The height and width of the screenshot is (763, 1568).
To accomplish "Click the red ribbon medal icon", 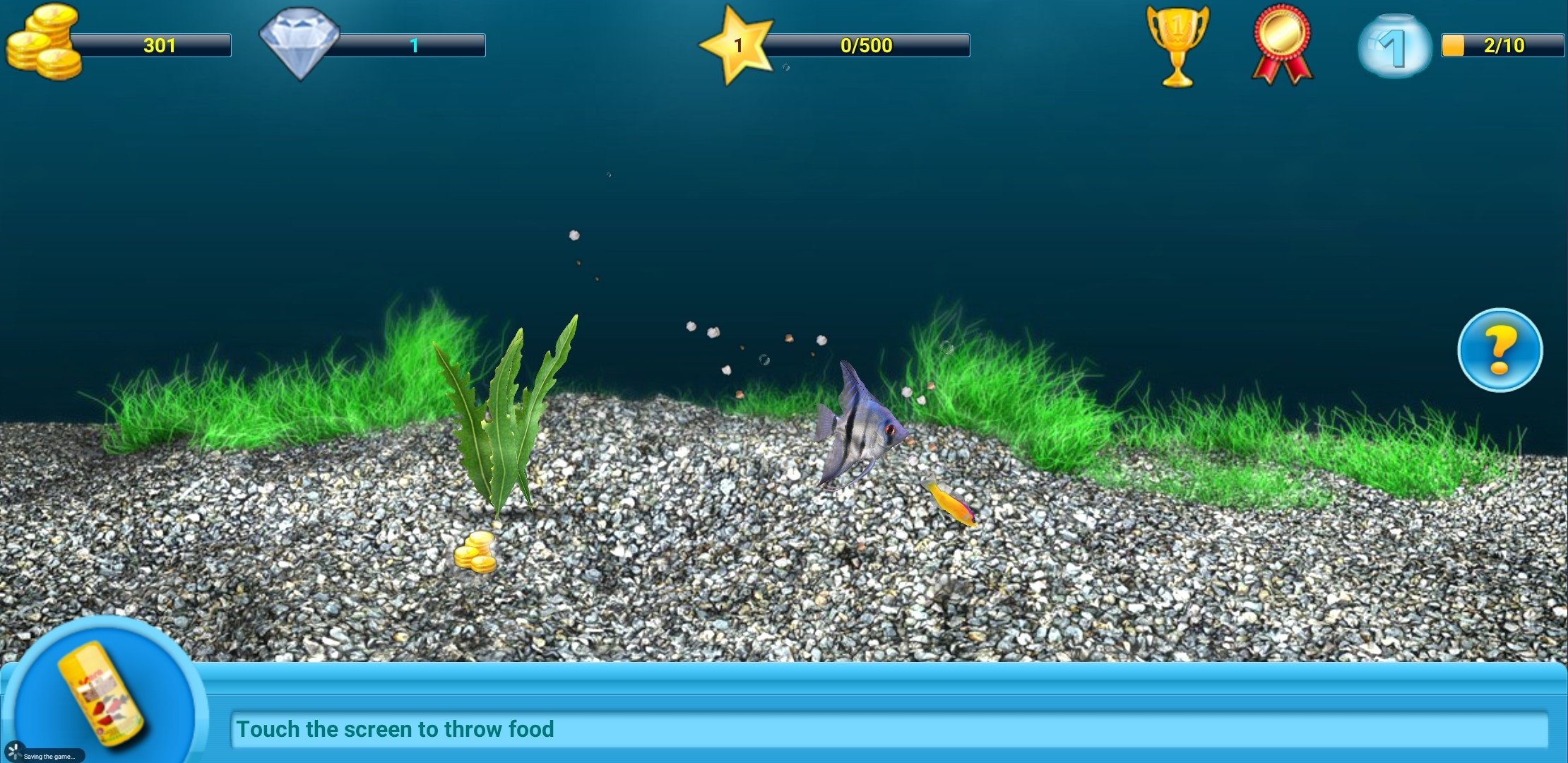I will coord(1281,44).
